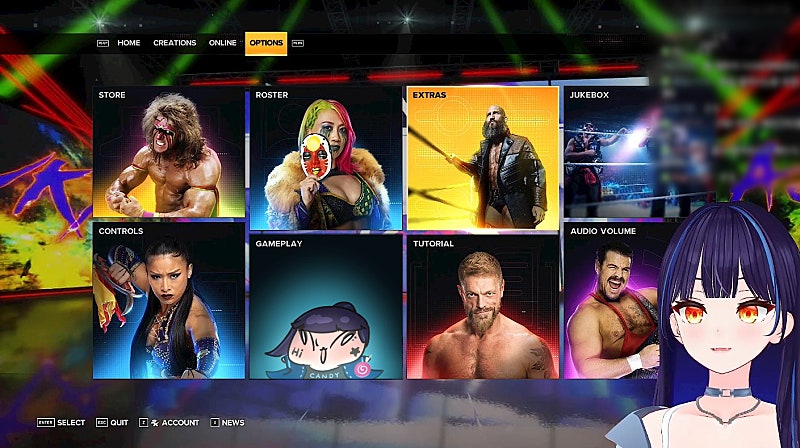Image resolution: width=800 pixels, height=448 pixels.
Task: Select the highlighted Options tab
Action: (266, 43)
